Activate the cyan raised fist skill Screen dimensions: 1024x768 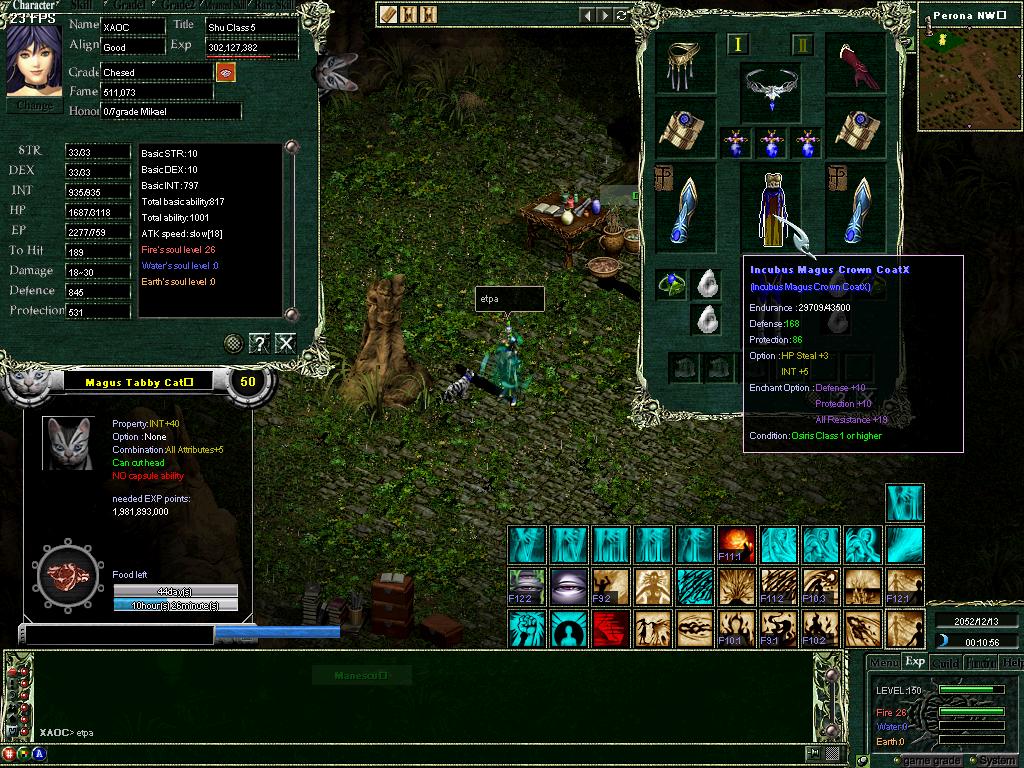(527, 629)
